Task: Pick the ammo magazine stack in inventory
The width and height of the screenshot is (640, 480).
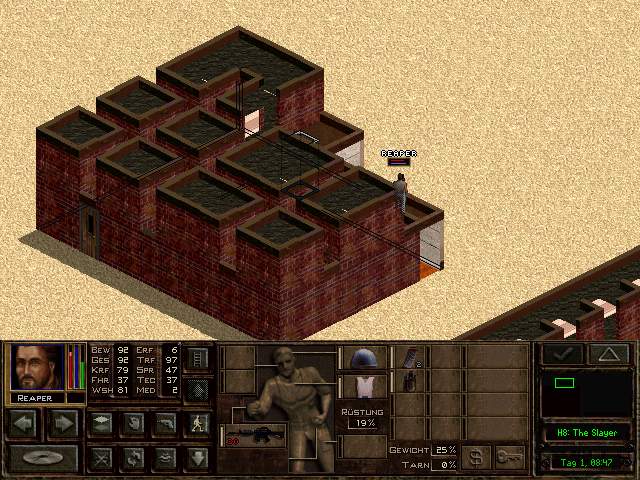Action: coord(409,357)
